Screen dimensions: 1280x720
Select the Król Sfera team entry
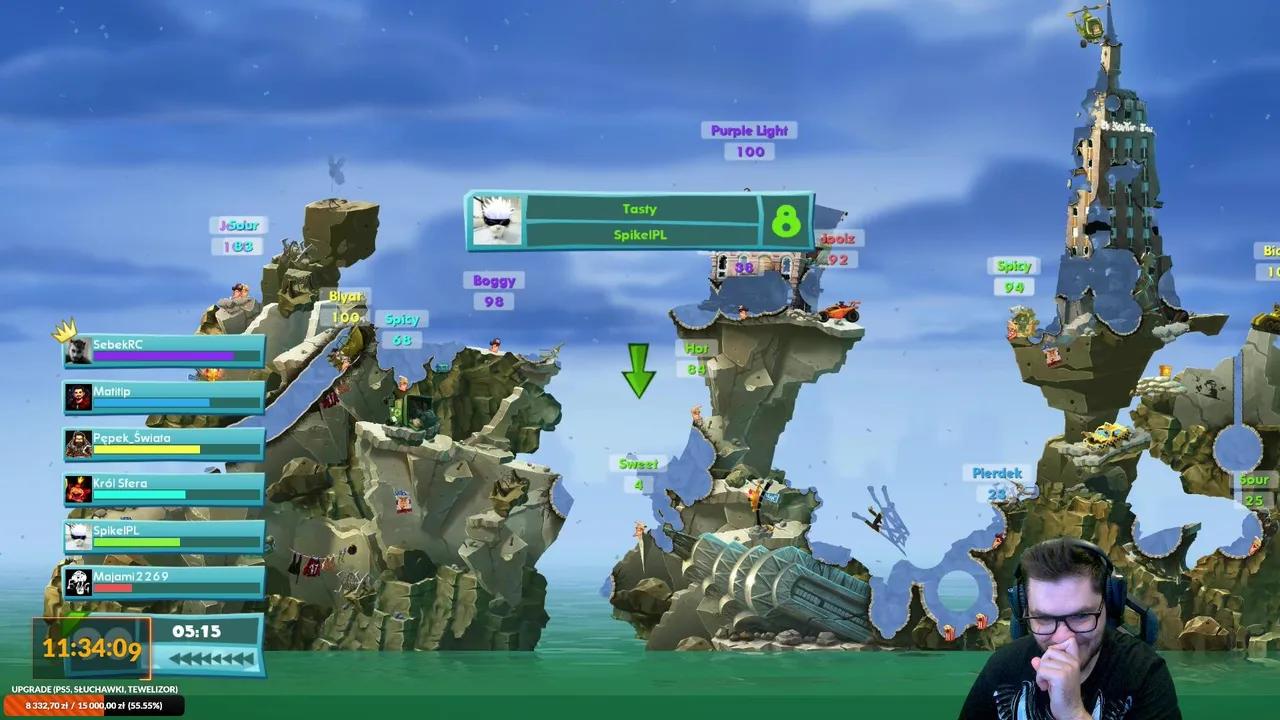click(x=164, y=489)
